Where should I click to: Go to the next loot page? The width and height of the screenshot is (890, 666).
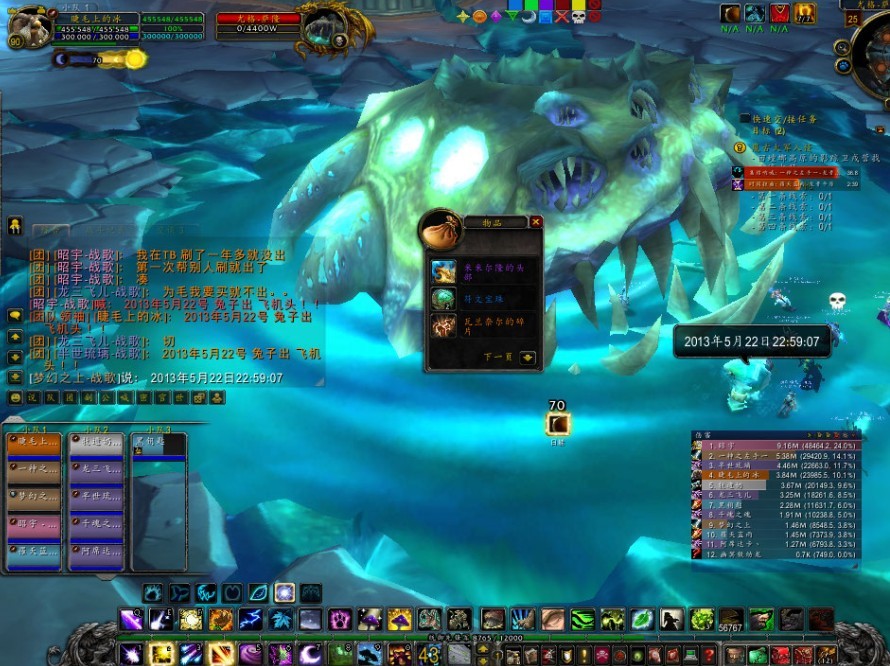point(527,357)
